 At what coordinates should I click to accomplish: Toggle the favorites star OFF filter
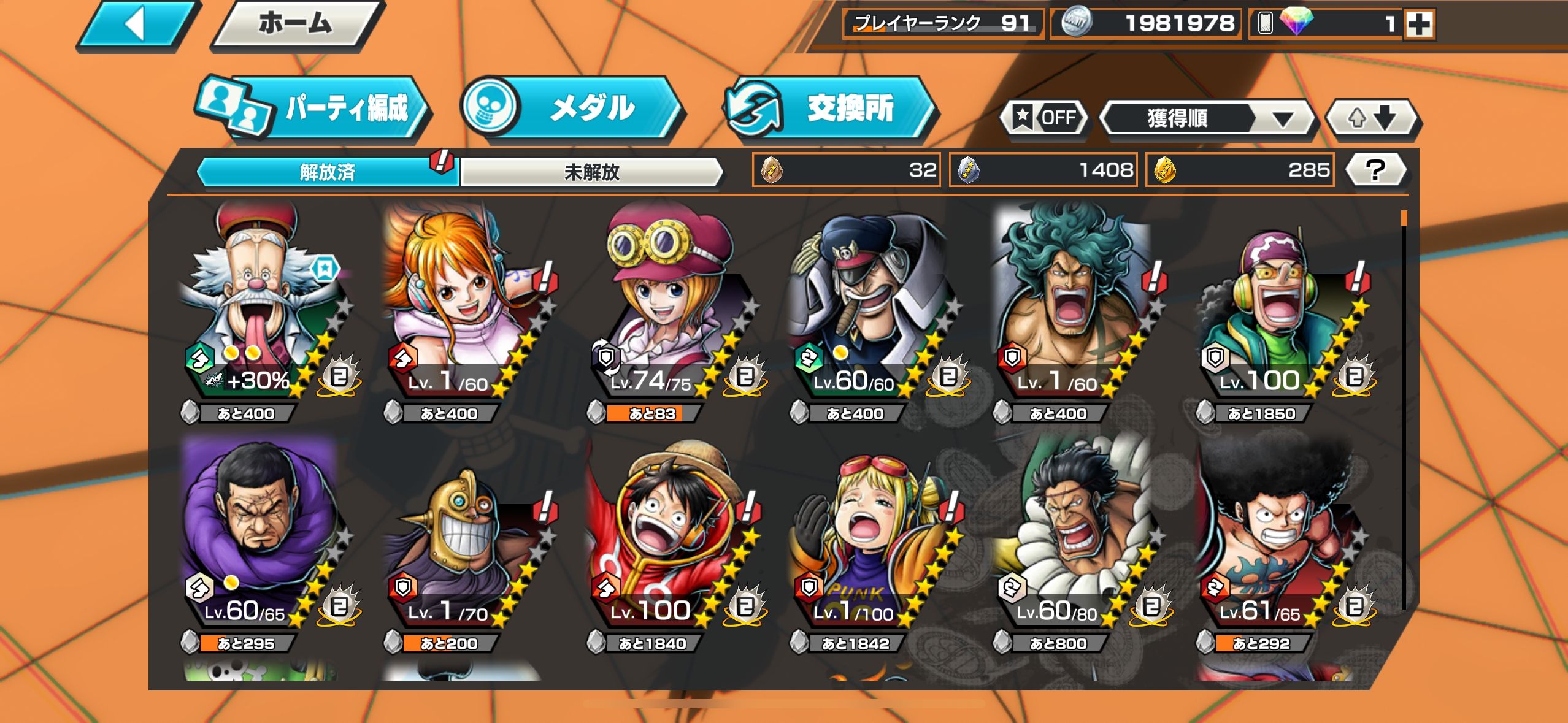click(1045, 117)
